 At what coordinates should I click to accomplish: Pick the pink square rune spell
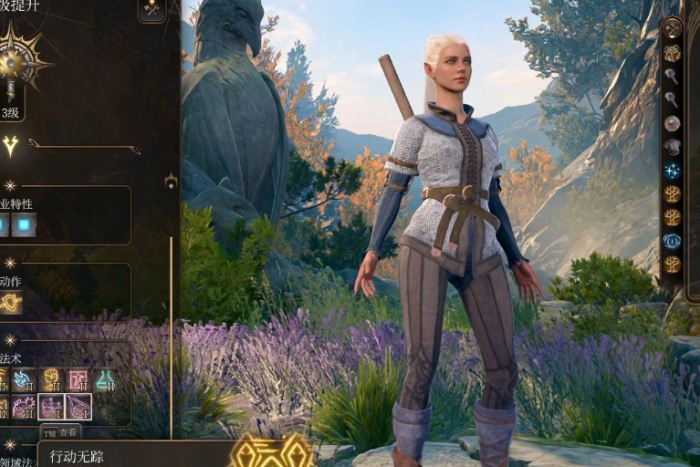(x=78, y=380)
